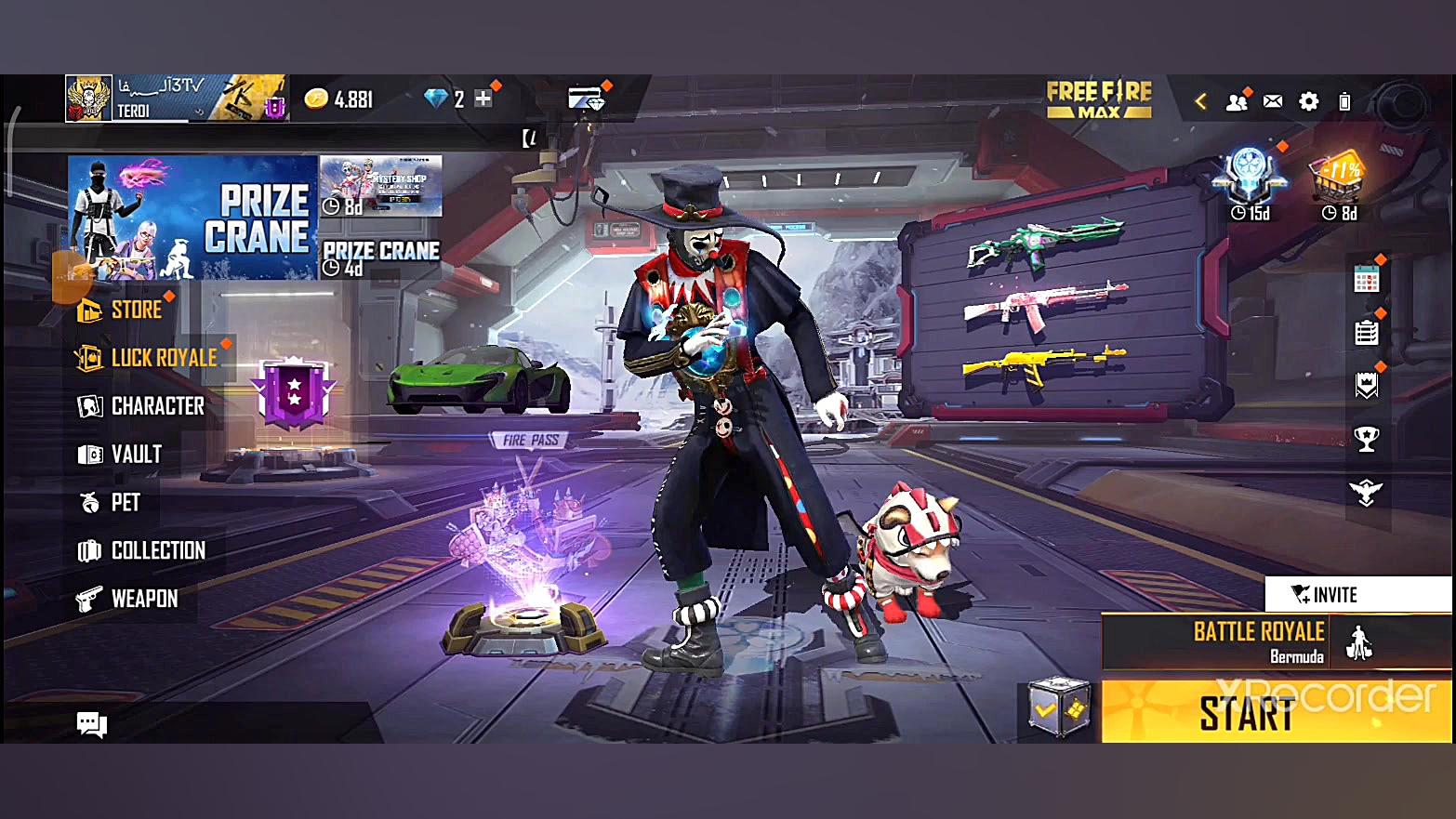Open the calendar events icon
The width and height of the screenshot is (1456, 819).
(1366, 279)
